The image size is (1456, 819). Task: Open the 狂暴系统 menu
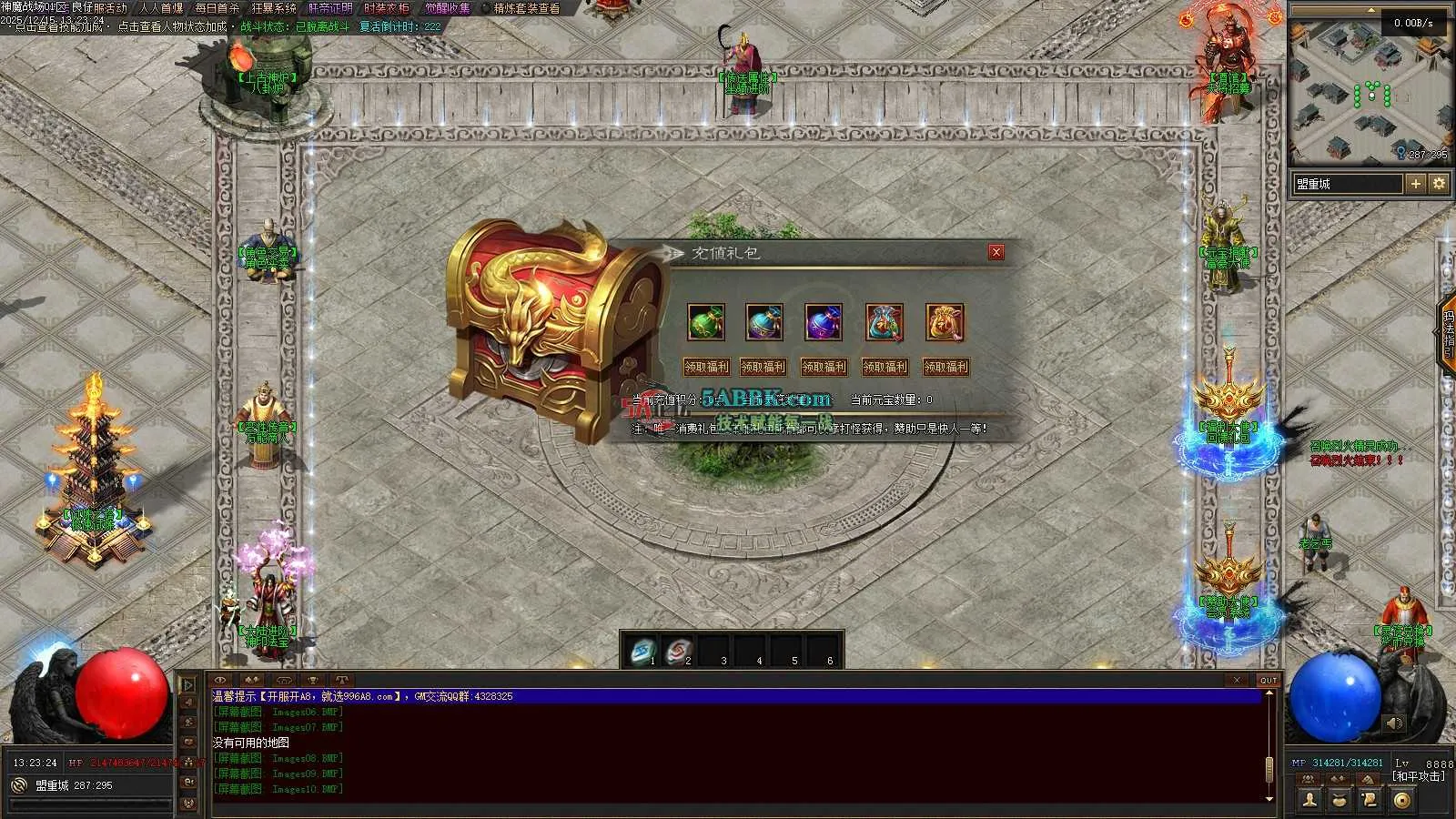point(274,8)
